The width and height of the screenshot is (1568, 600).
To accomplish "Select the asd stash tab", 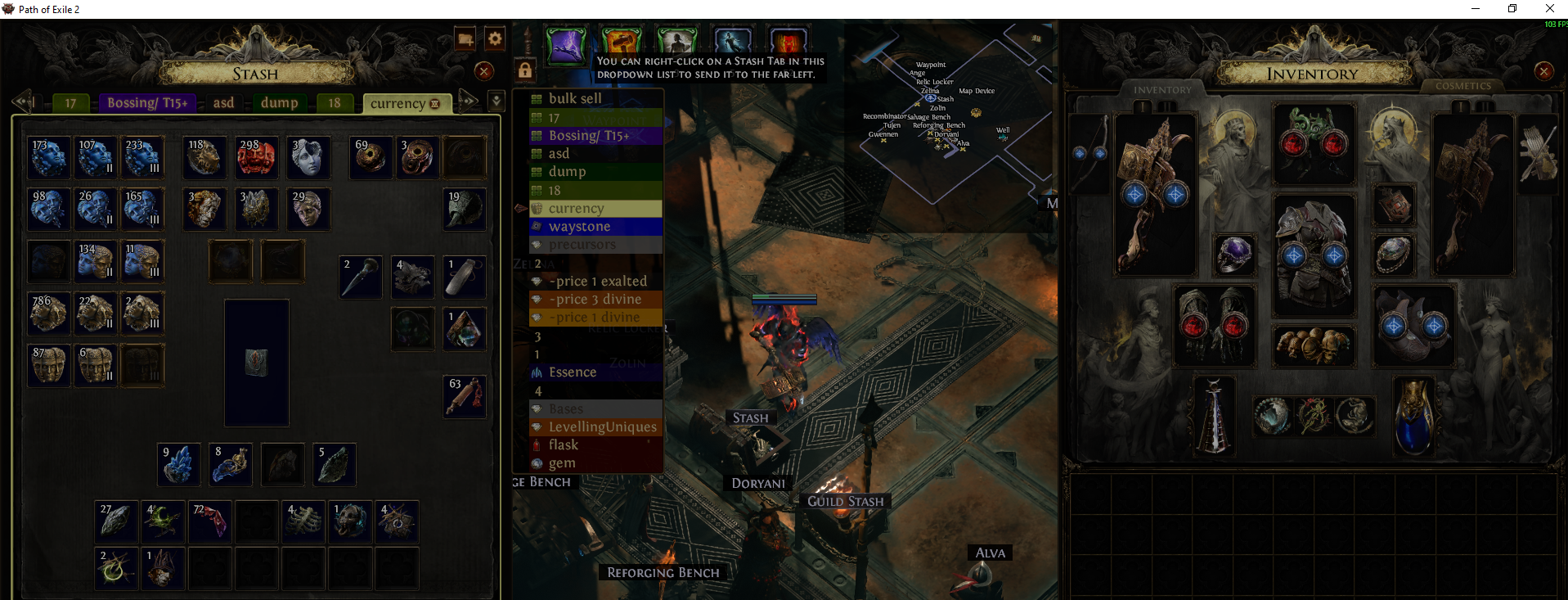I will (x=223, y=103).
